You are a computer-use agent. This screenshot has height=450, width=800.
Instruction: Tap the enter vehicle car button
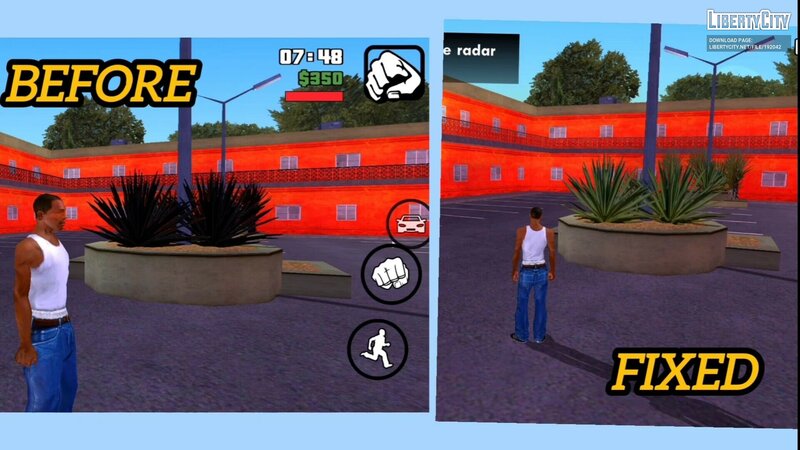(x=410, y=223)
